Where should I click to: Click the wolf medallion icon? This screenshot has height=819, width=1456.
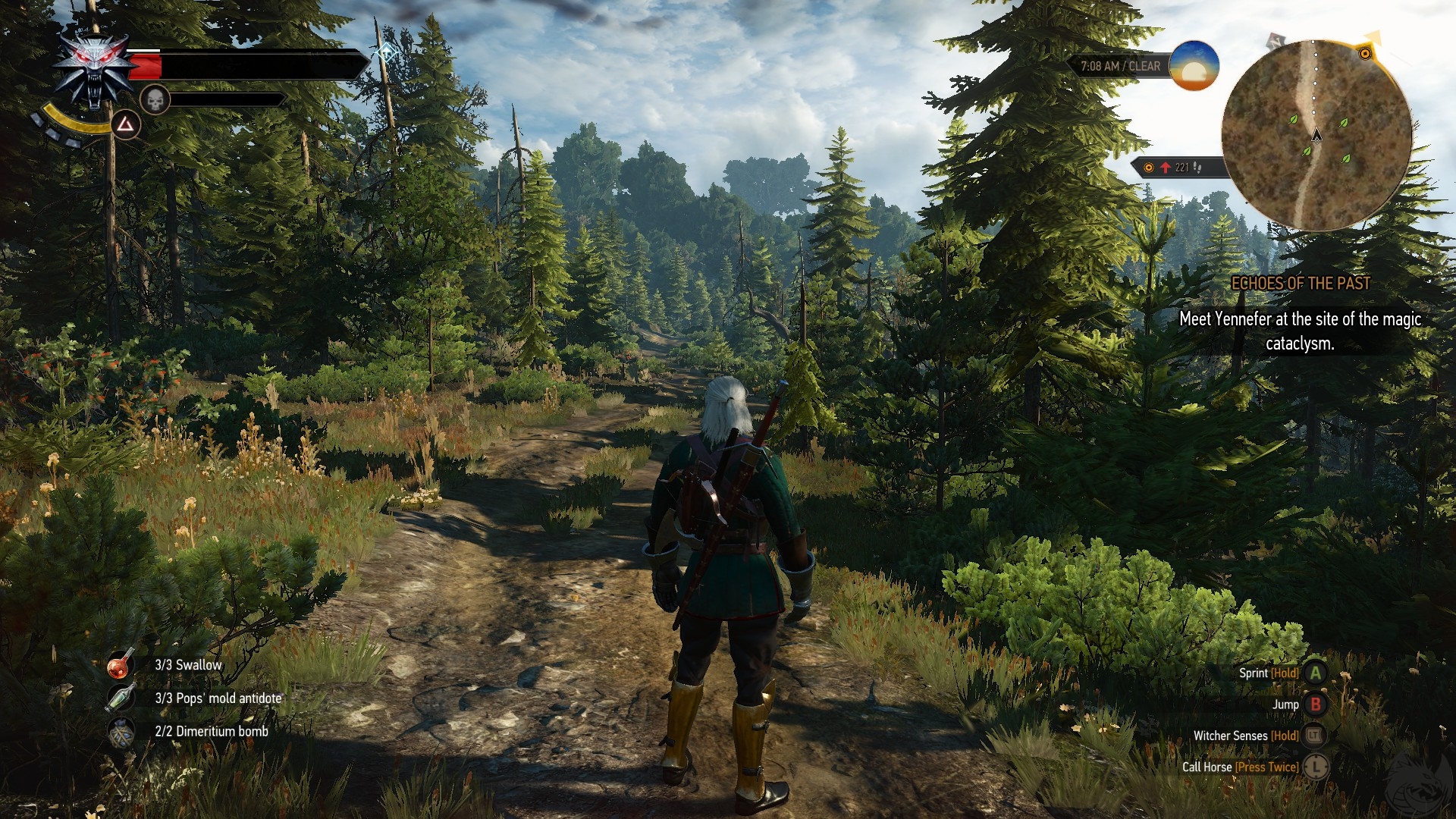click(94, 70)
